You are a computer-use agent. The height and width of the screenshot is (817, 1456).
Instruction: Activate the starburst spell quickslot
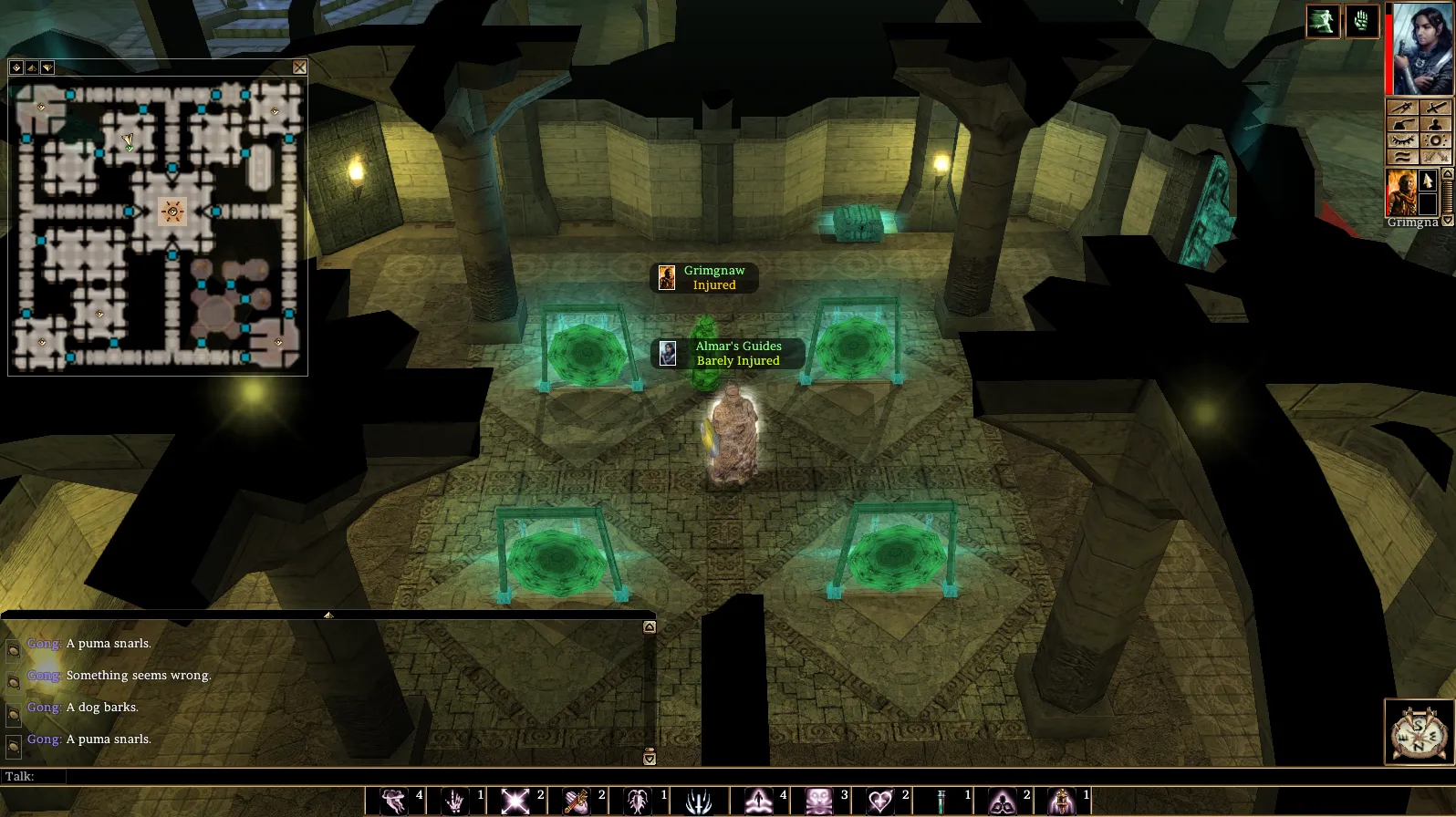point(515,801)
